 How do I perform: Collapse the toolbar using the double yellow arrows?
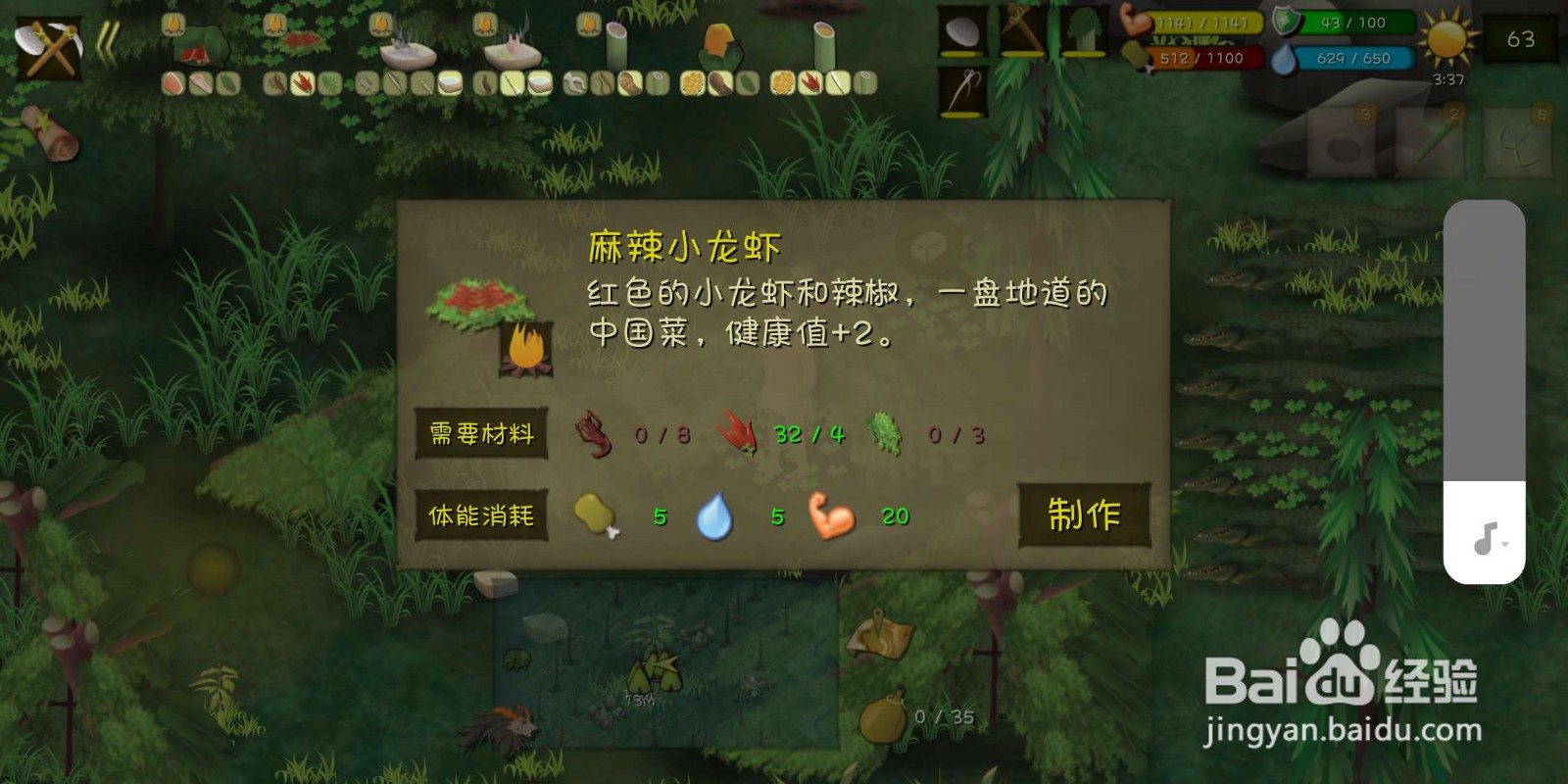(x=108, y=41)
